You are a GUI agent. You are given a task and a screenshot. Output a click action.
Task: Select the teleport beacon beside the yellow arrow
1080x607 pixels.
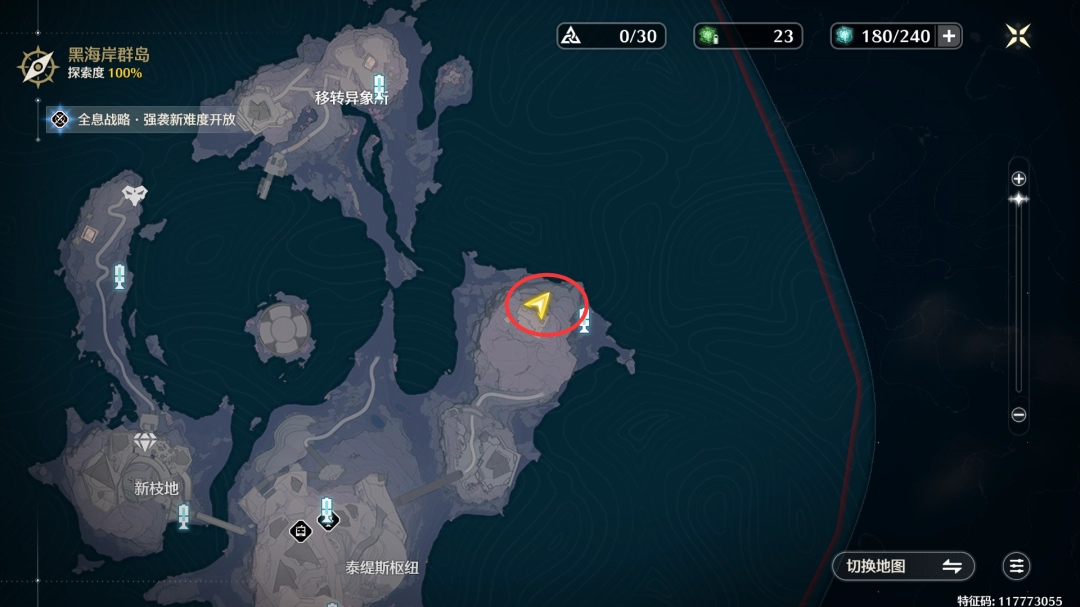coord(584,321)
